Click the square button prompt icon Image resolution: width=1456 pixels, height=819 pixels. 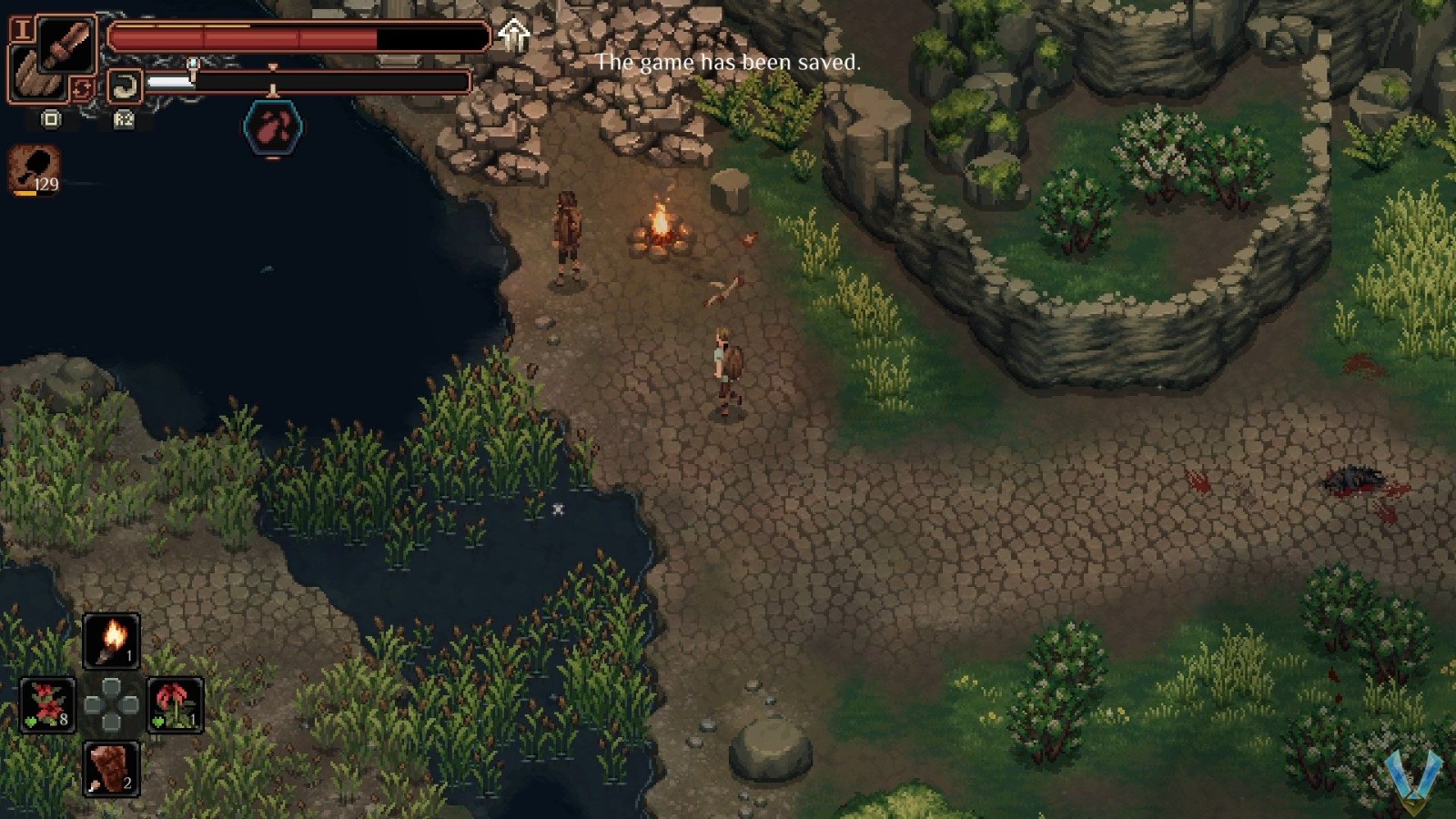(50, 118)
